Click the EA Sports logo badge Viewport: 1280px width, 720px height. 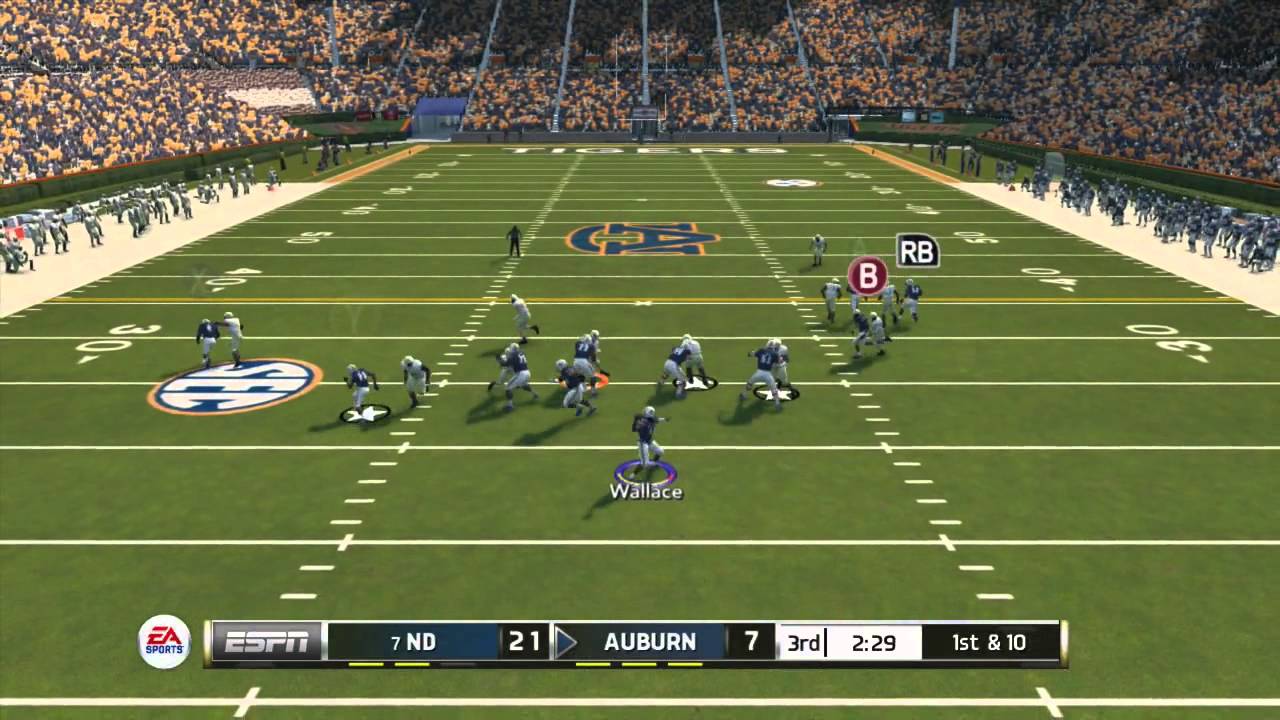coord(164,641)
